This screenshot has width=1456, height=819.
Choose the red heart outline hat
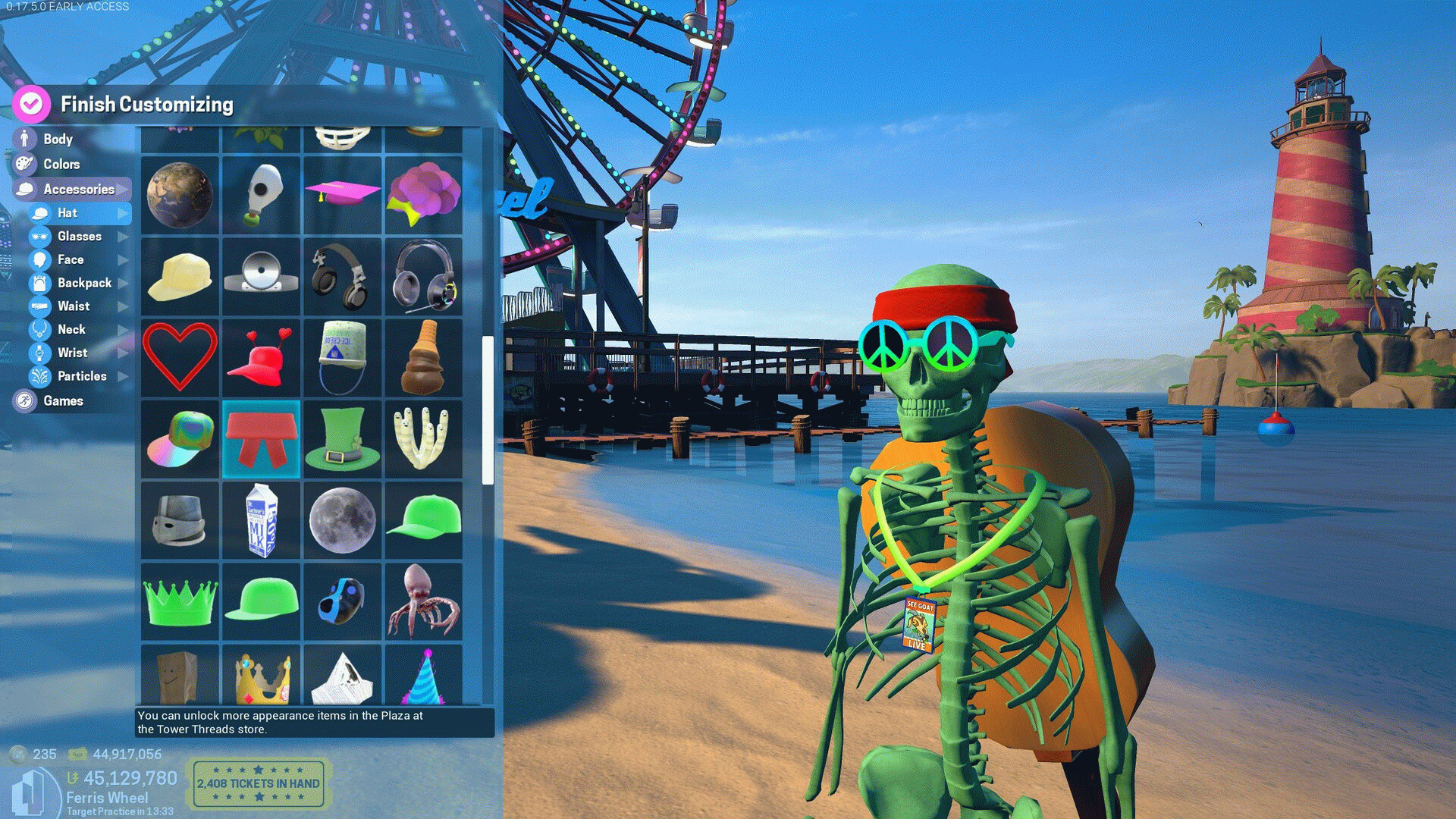180,357
